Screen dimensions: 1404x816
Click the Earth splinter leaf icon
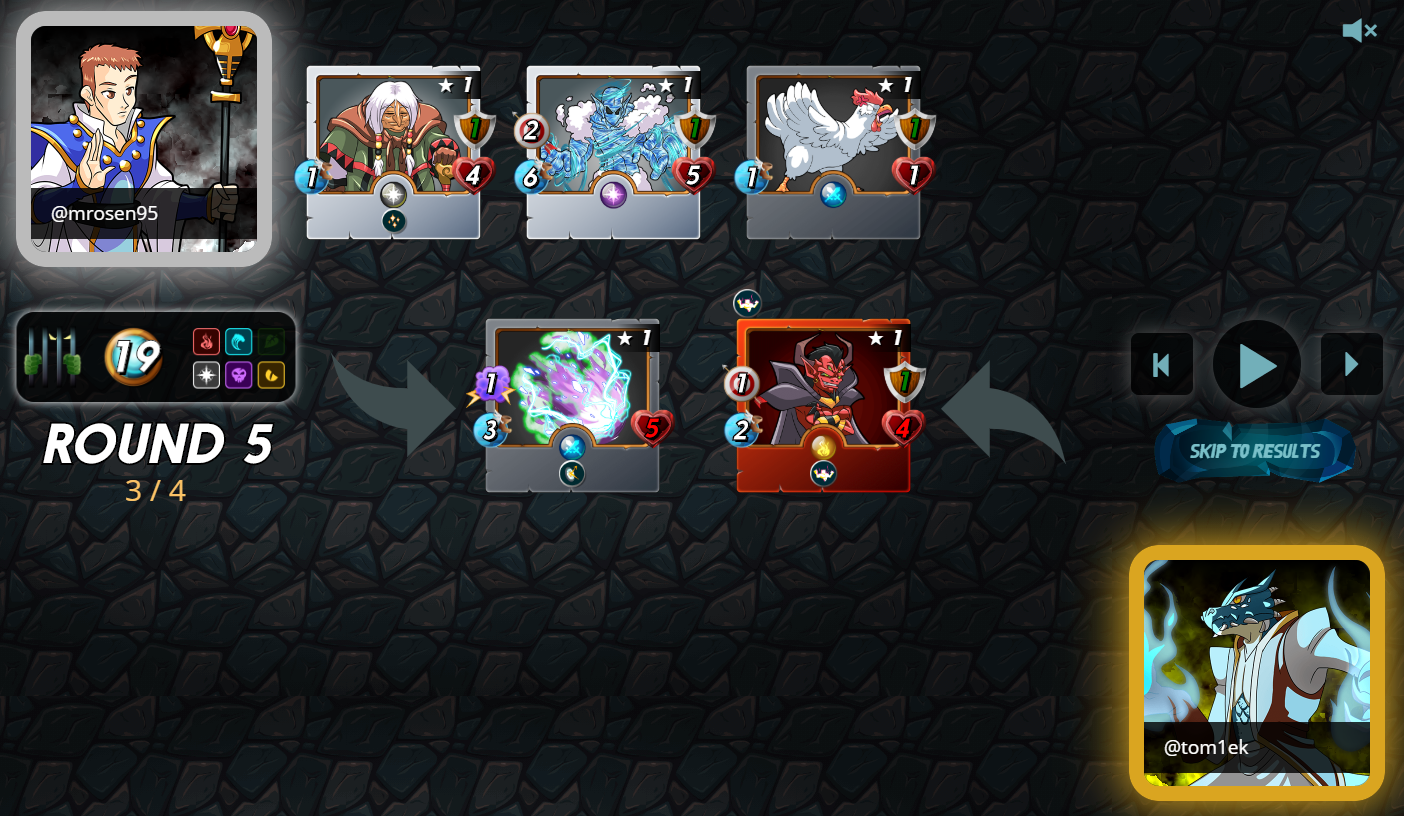(271, 341)
